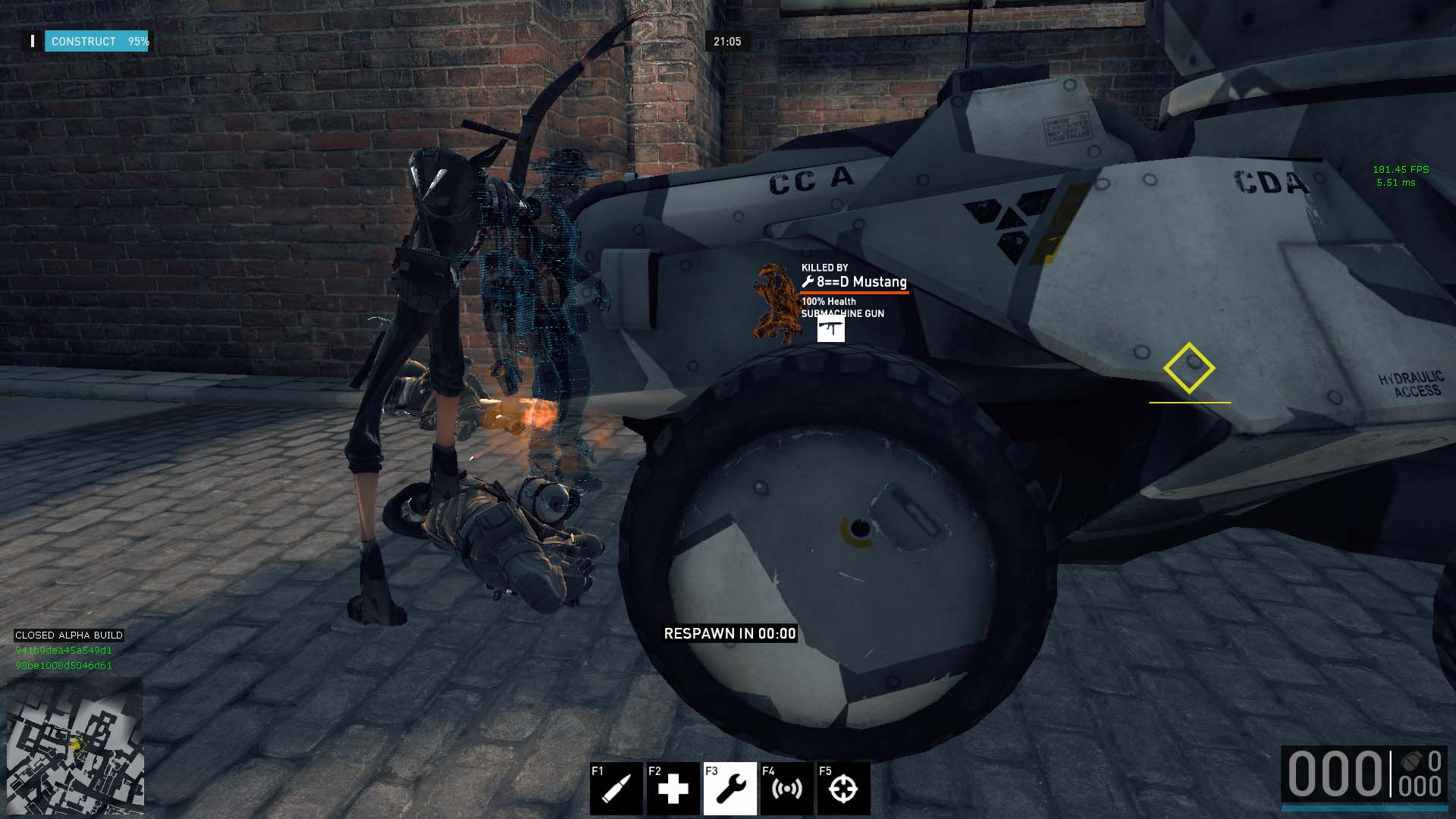
Task: Select the F3 wrench engineer class
Action: [x=730, y=789]
